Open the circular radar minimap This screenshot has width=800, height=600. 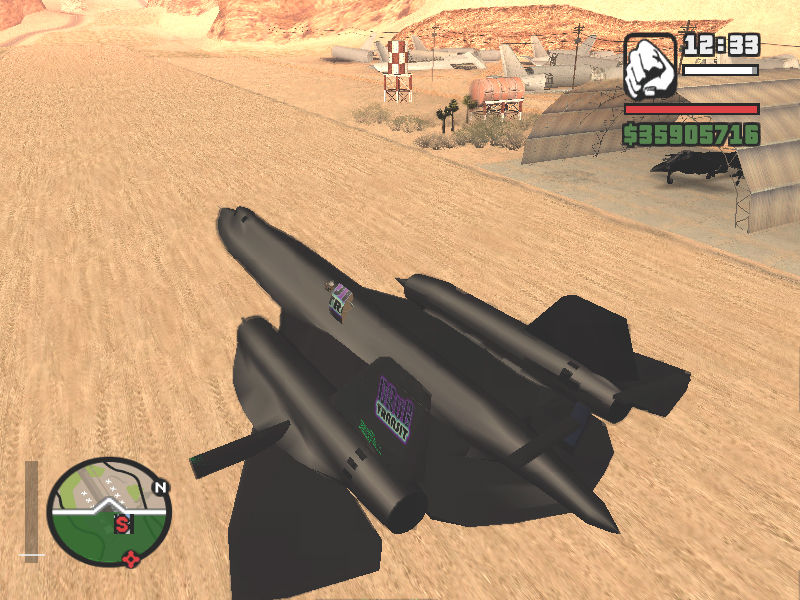(x=111, y=512)
